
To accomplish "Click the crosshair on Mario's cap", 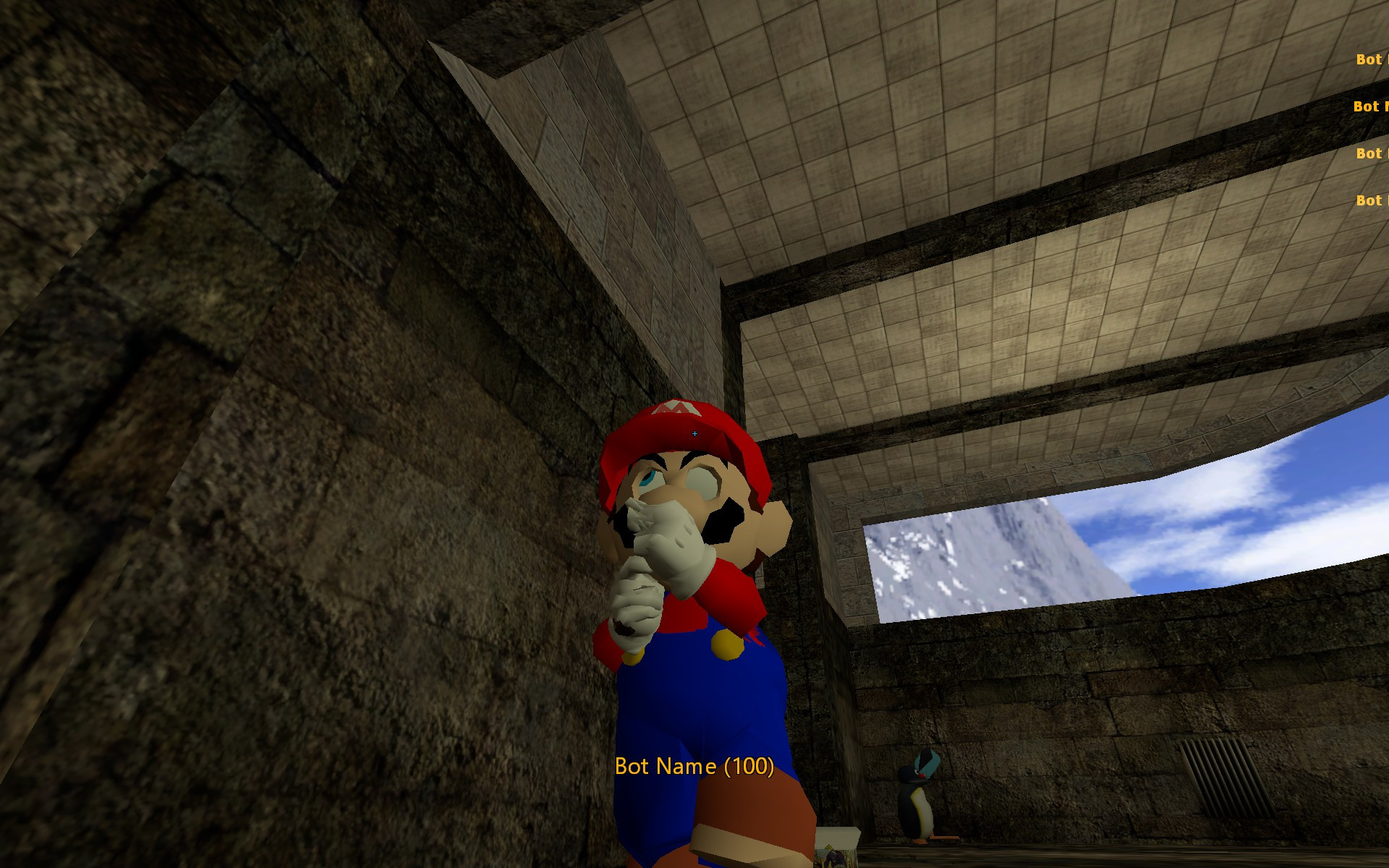I will [694, 433].
